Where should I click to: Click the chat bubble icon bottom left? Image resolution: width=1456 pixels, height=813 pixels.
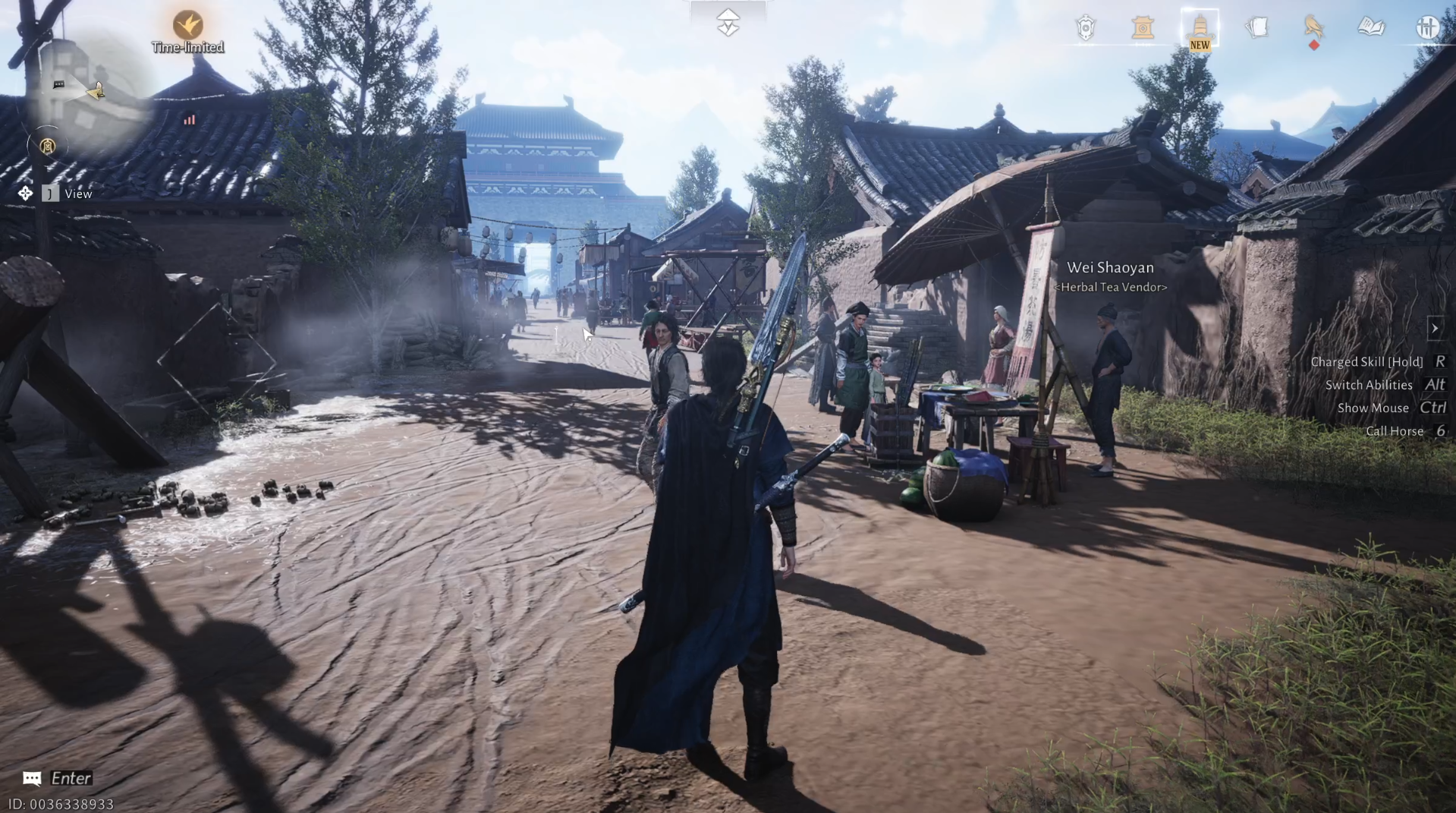(30, 777)
